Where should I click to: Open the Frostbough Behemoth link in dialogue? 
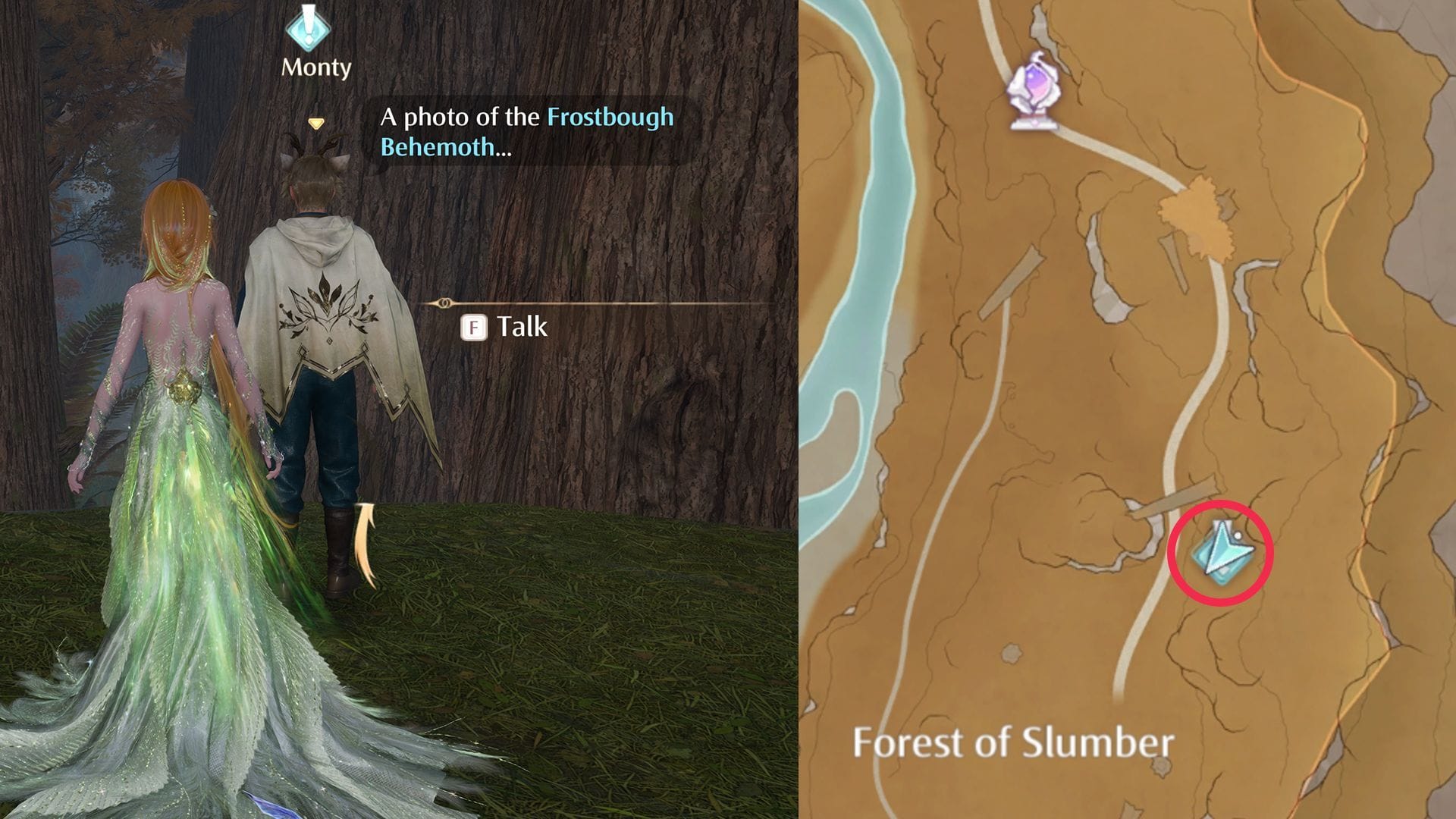(x=609, y=118)
